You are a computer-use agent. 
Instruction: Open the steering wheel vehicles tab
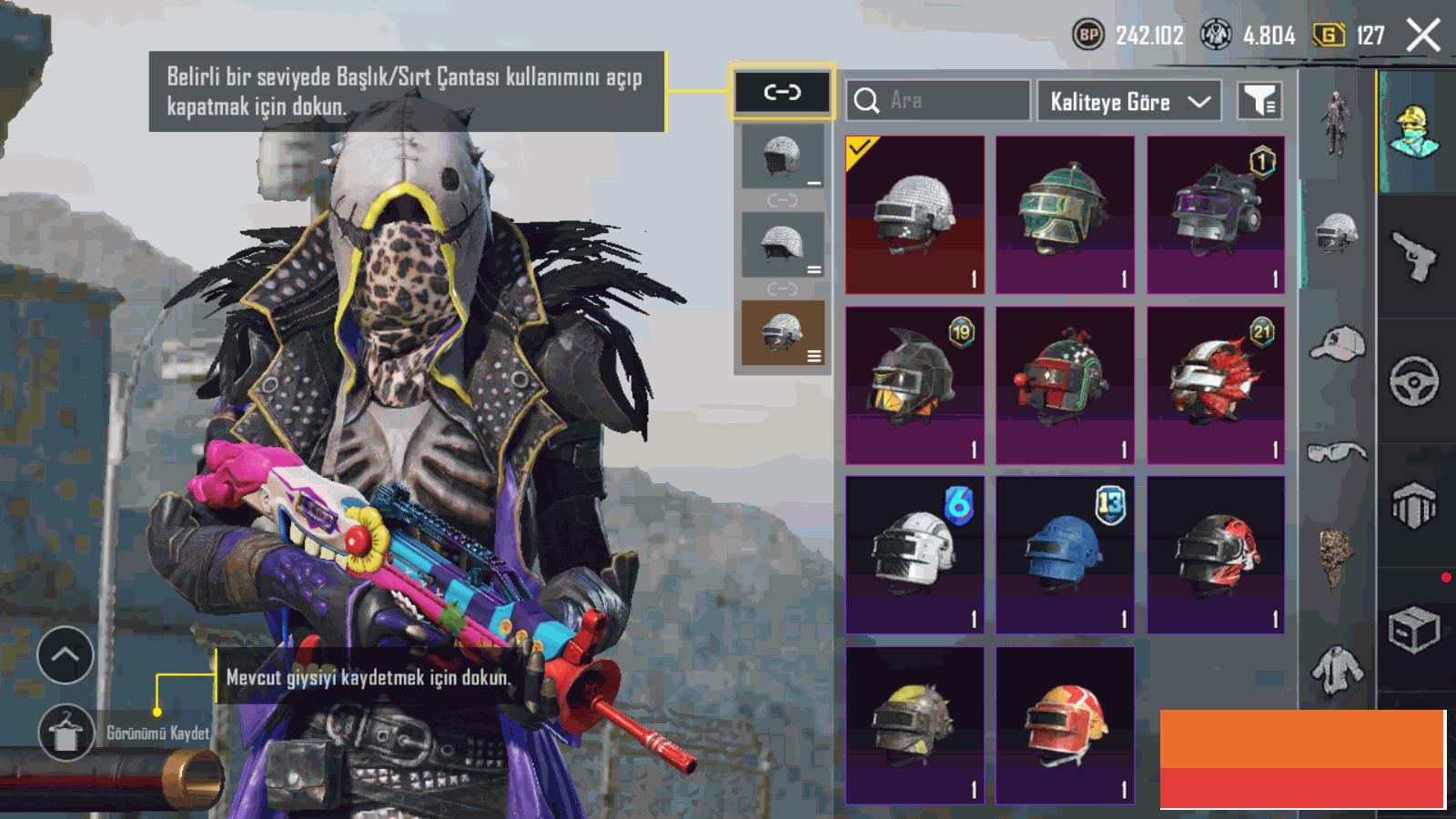click(1414, 380)
